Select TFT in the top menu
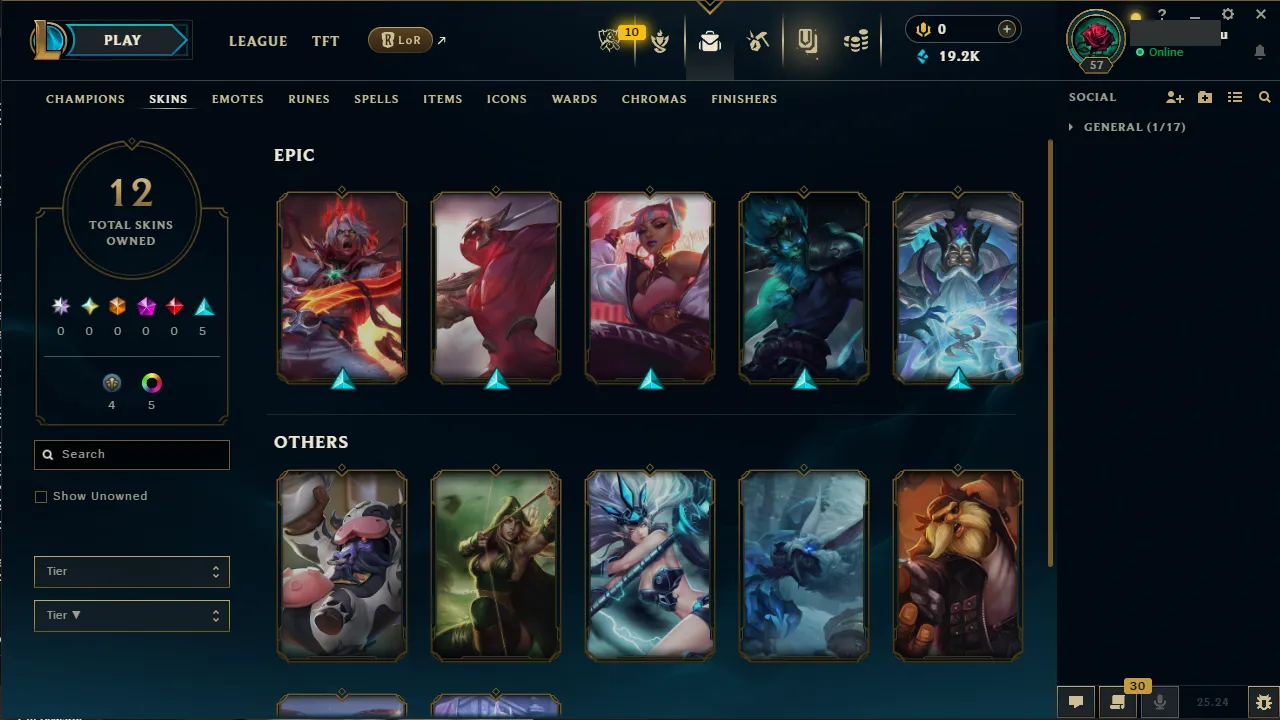The image size is (1280, 720). pos(325,41)
